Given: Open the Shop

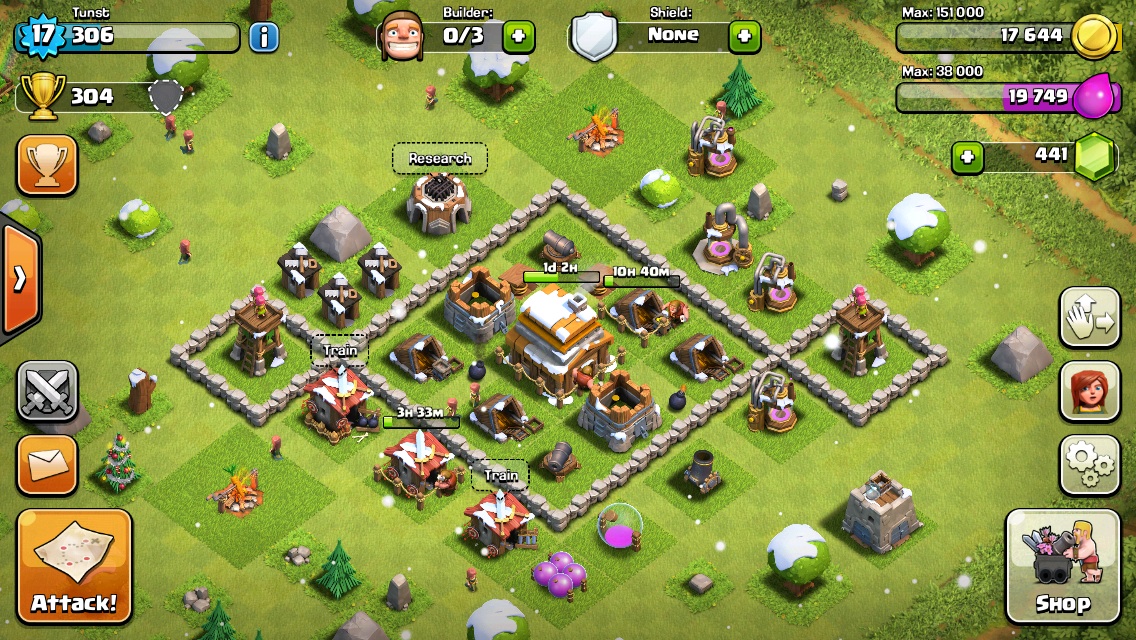Looking at the screenshot, I should (x=1062, y=567).
